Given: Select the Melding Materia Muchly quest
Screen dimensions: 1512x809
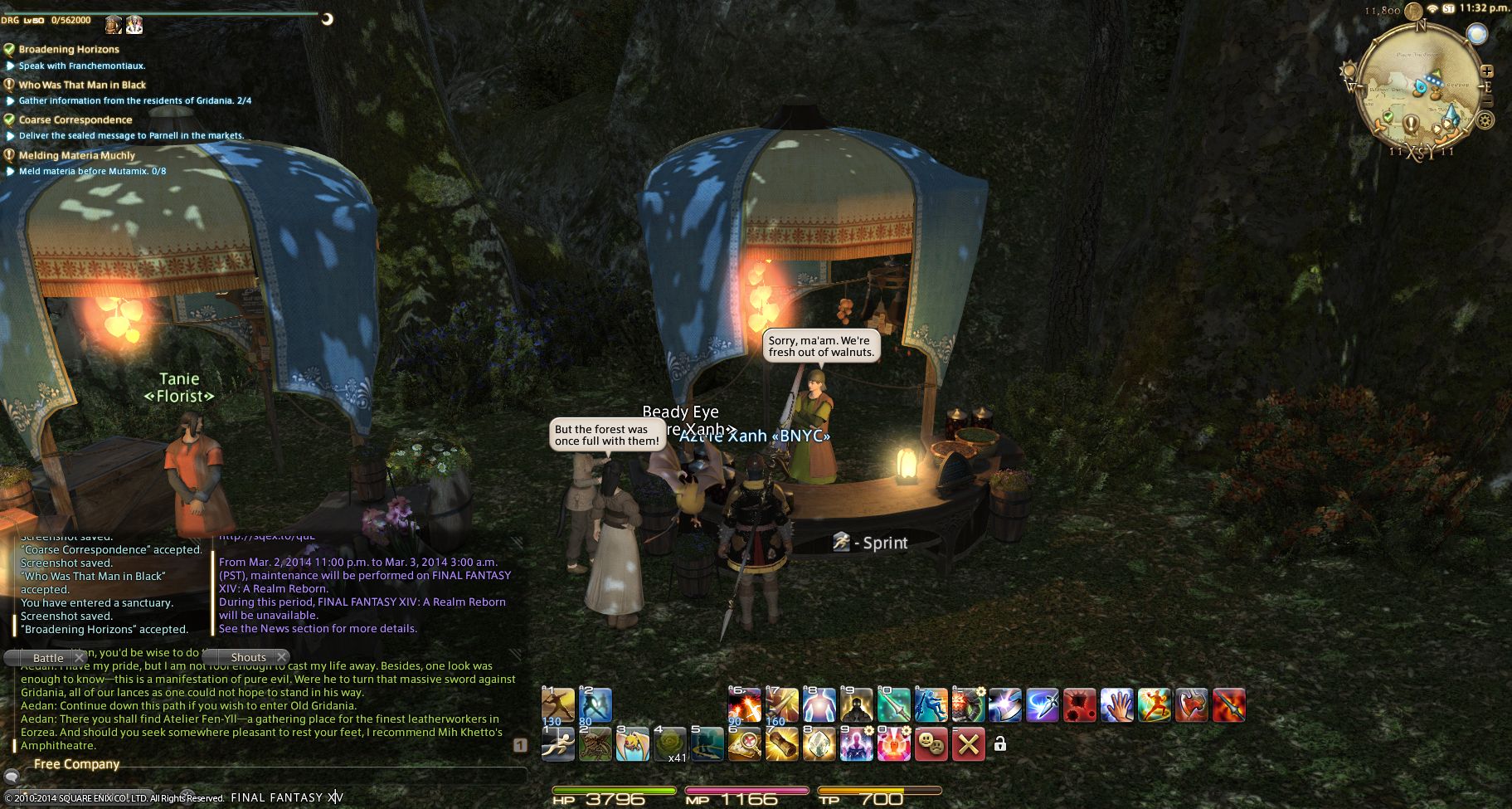Looking at the screenshot, I should 76,155.
